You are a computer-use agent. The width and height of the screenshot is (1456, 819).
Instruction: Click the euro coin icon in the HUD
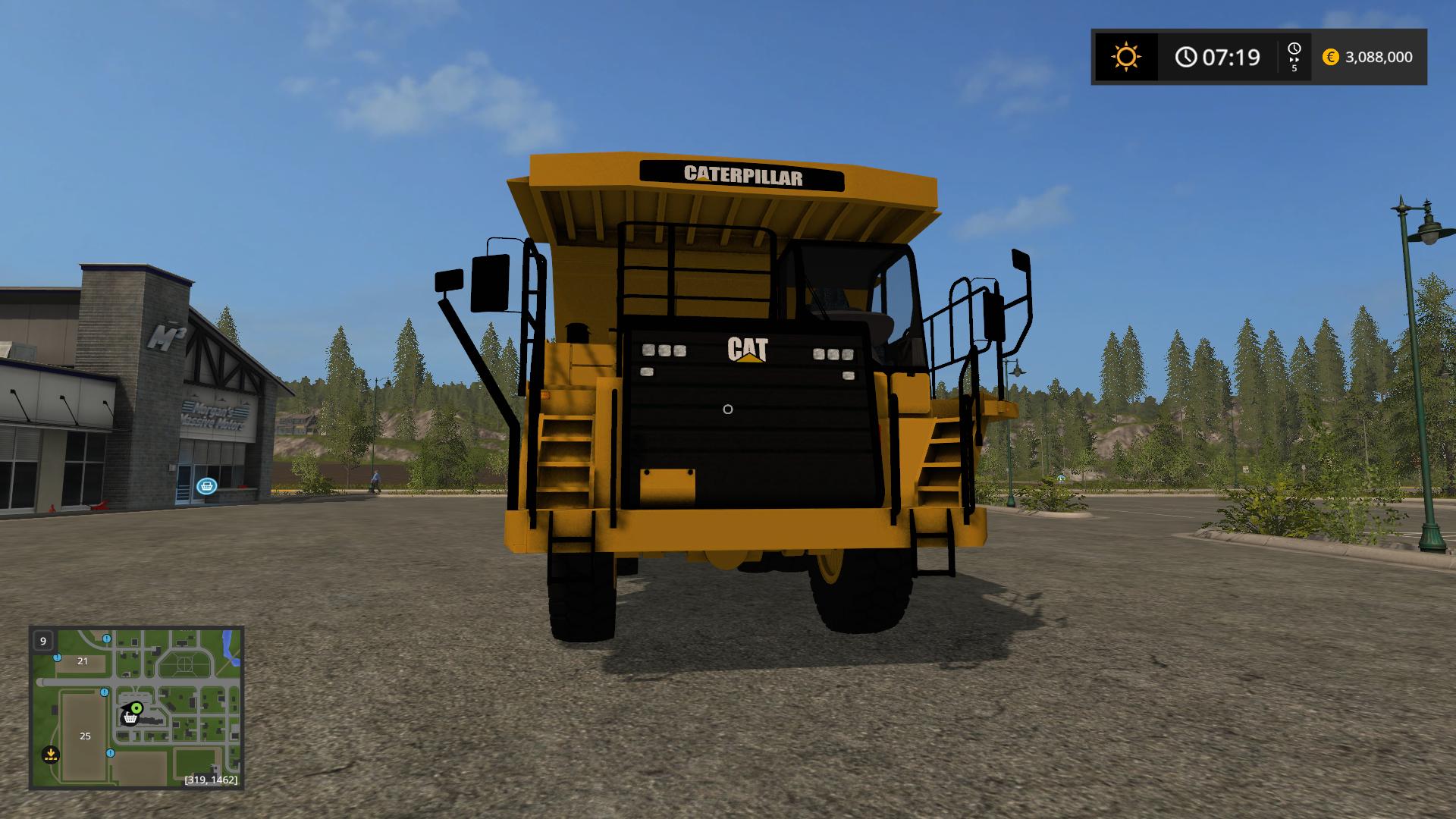pos(1330,58)
